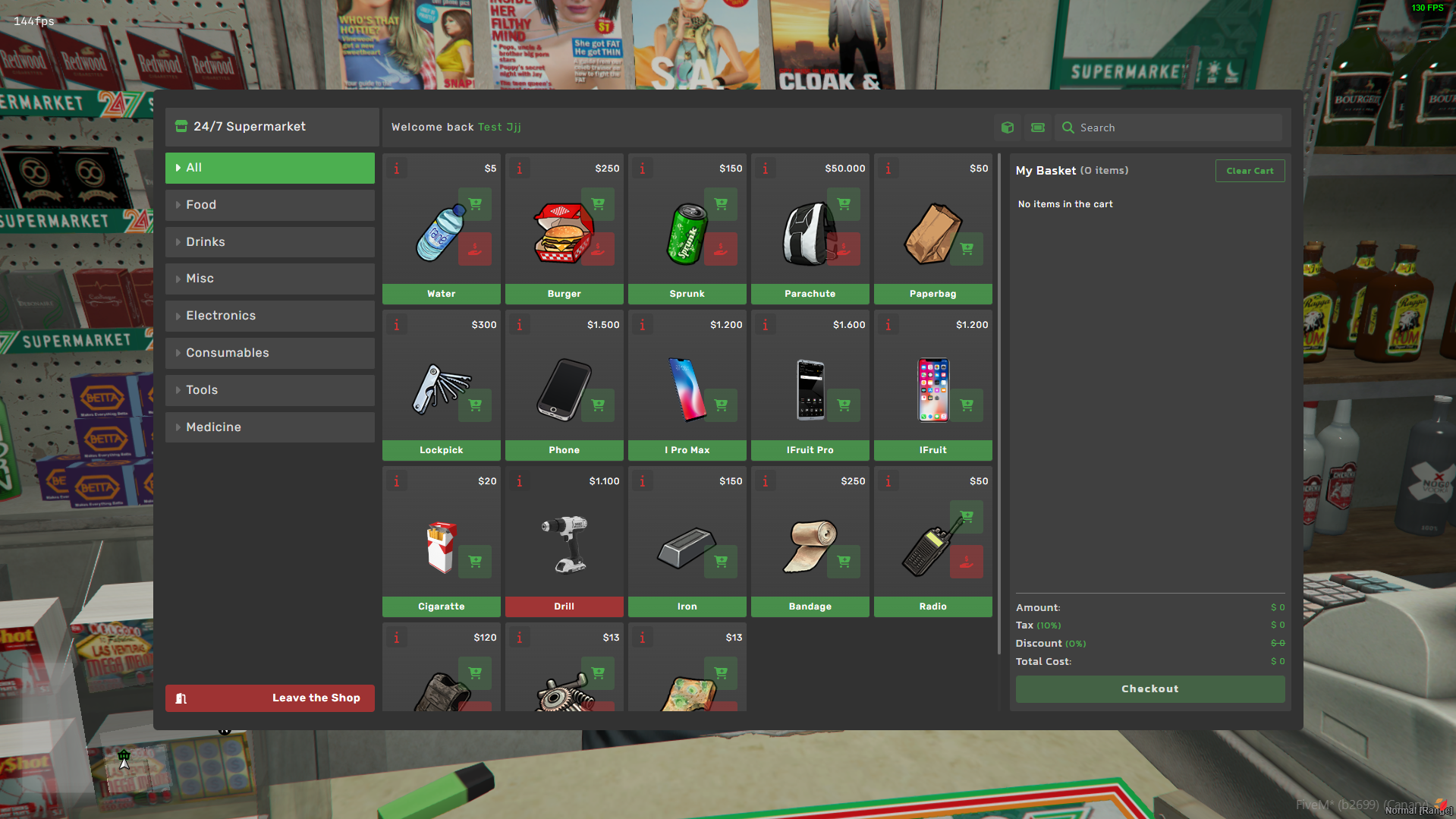Screen dimensions: 1456x819
Task: Click the ticket payment icon beside the search bar
Action: (x=1037, y=127)
